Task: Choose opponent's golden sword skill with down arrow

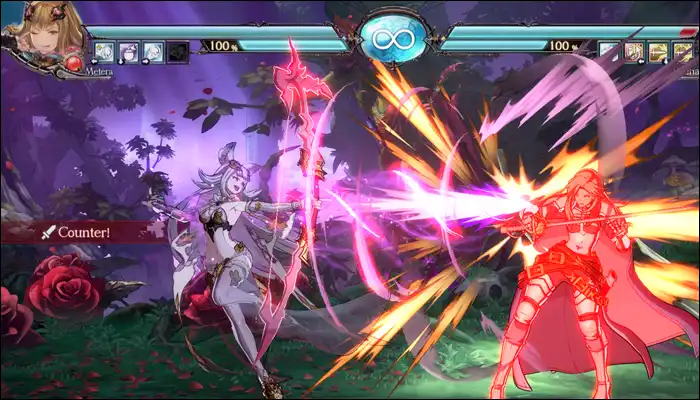Action: click(x=659, y=51)
